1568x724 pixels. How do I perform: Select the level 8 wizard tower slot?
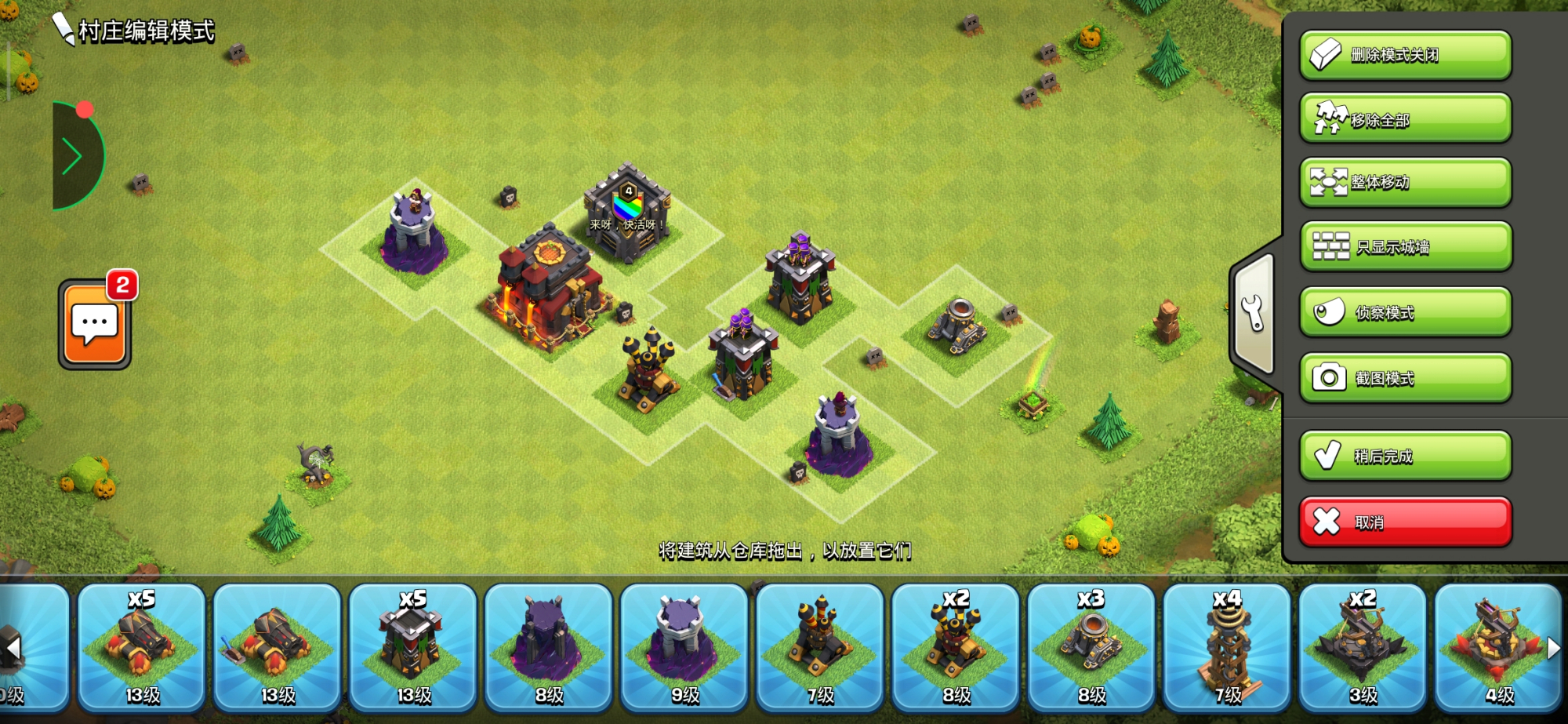pyautogui.click(x=549, y=647)
